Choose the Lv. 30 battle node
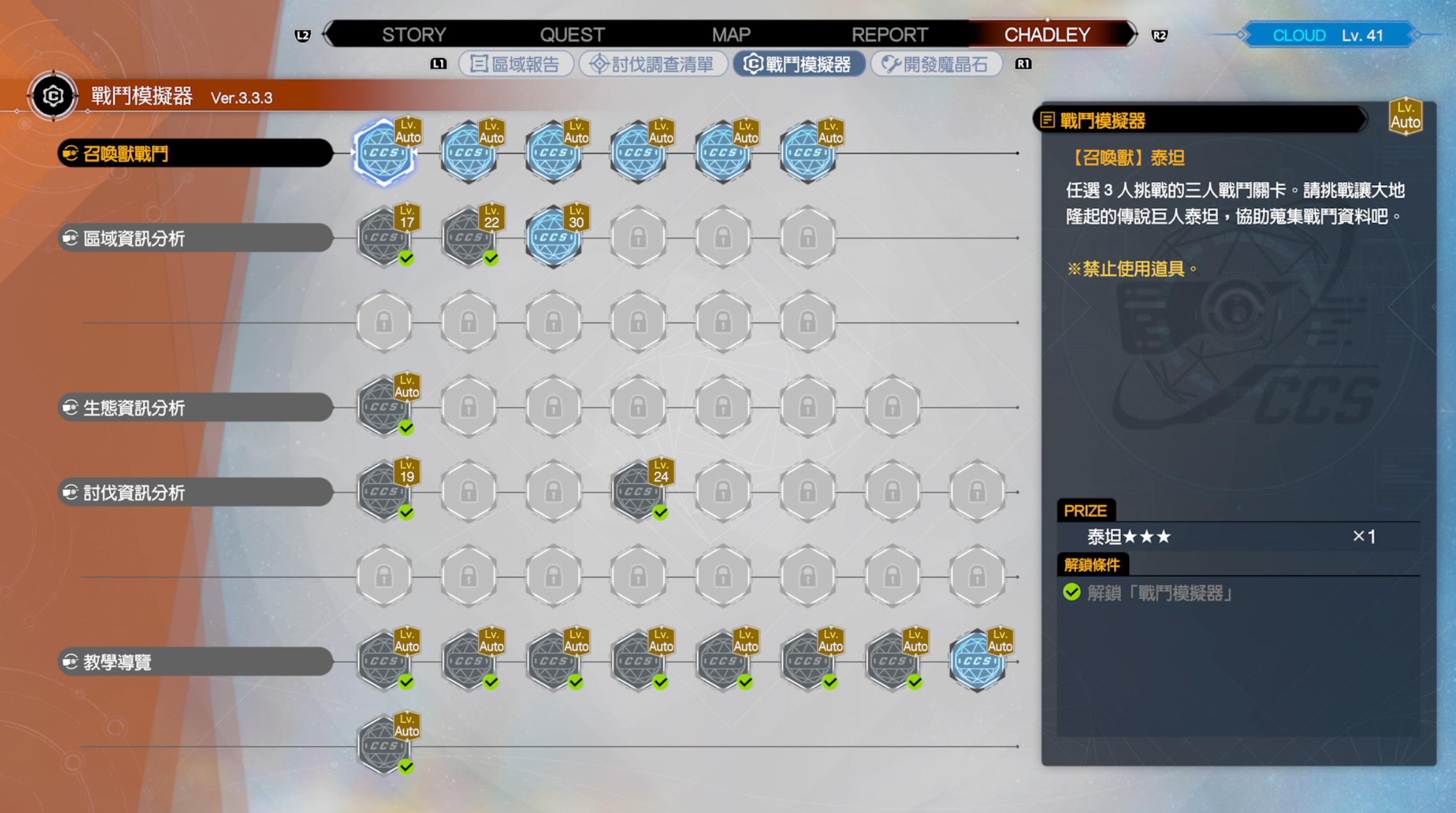The height and width of the screenshot is (813, 1456). (x=553, y=238)
